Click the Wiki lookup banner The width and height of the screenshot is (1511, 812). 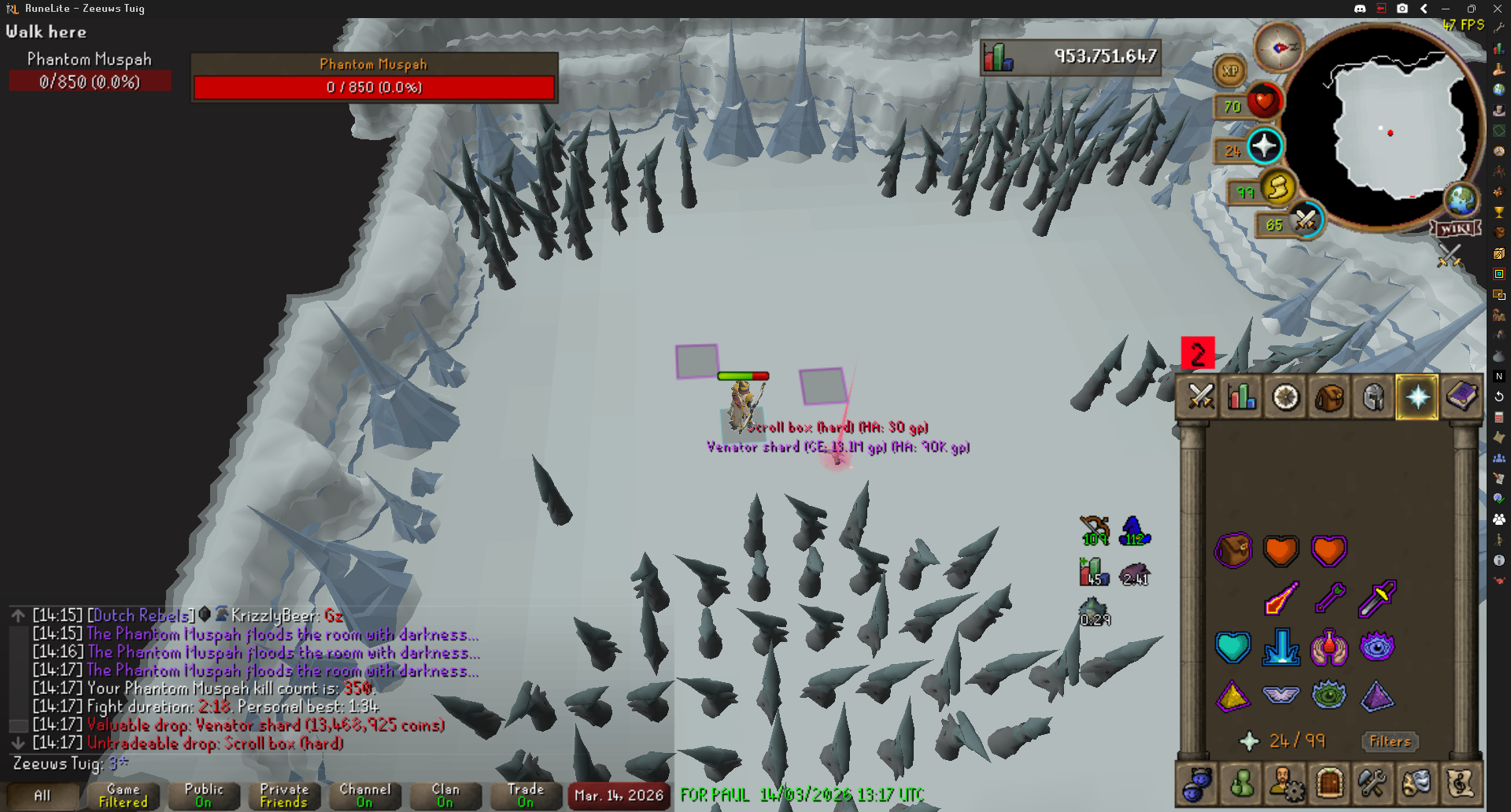[x=1456, y=229]
